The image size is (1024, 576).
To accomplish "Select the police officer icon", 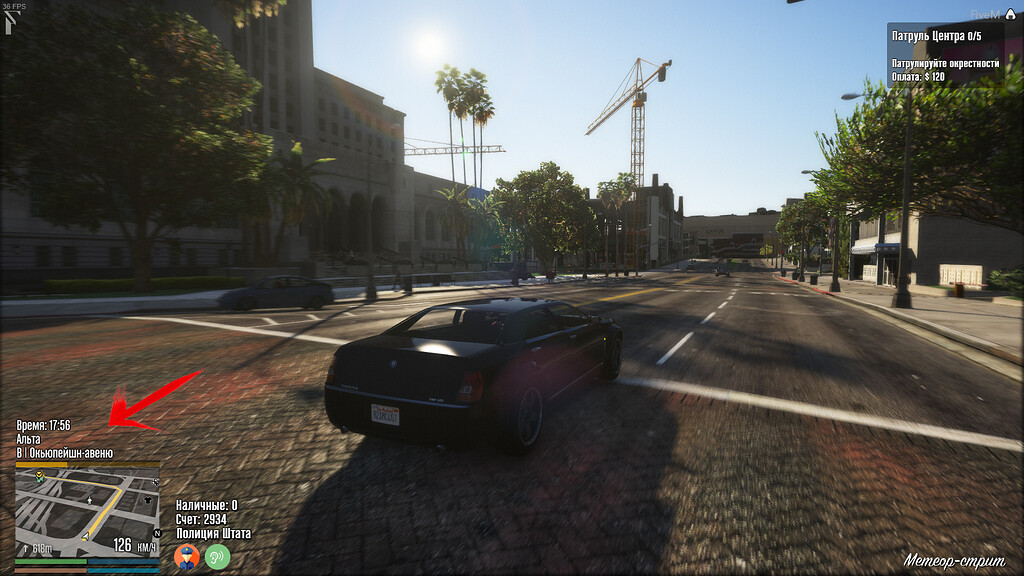I will click(x=186, y=556).
